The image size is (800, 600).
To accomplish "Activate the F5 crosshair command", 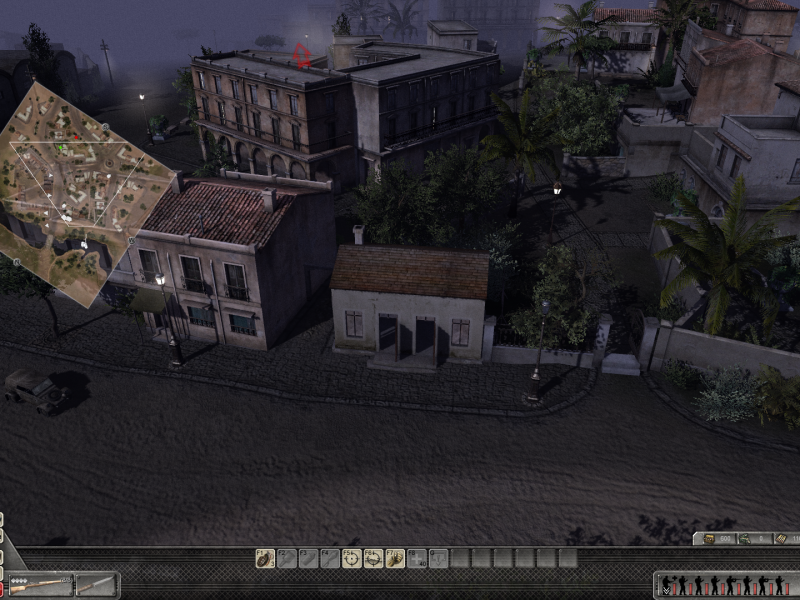I will (352, 558).
